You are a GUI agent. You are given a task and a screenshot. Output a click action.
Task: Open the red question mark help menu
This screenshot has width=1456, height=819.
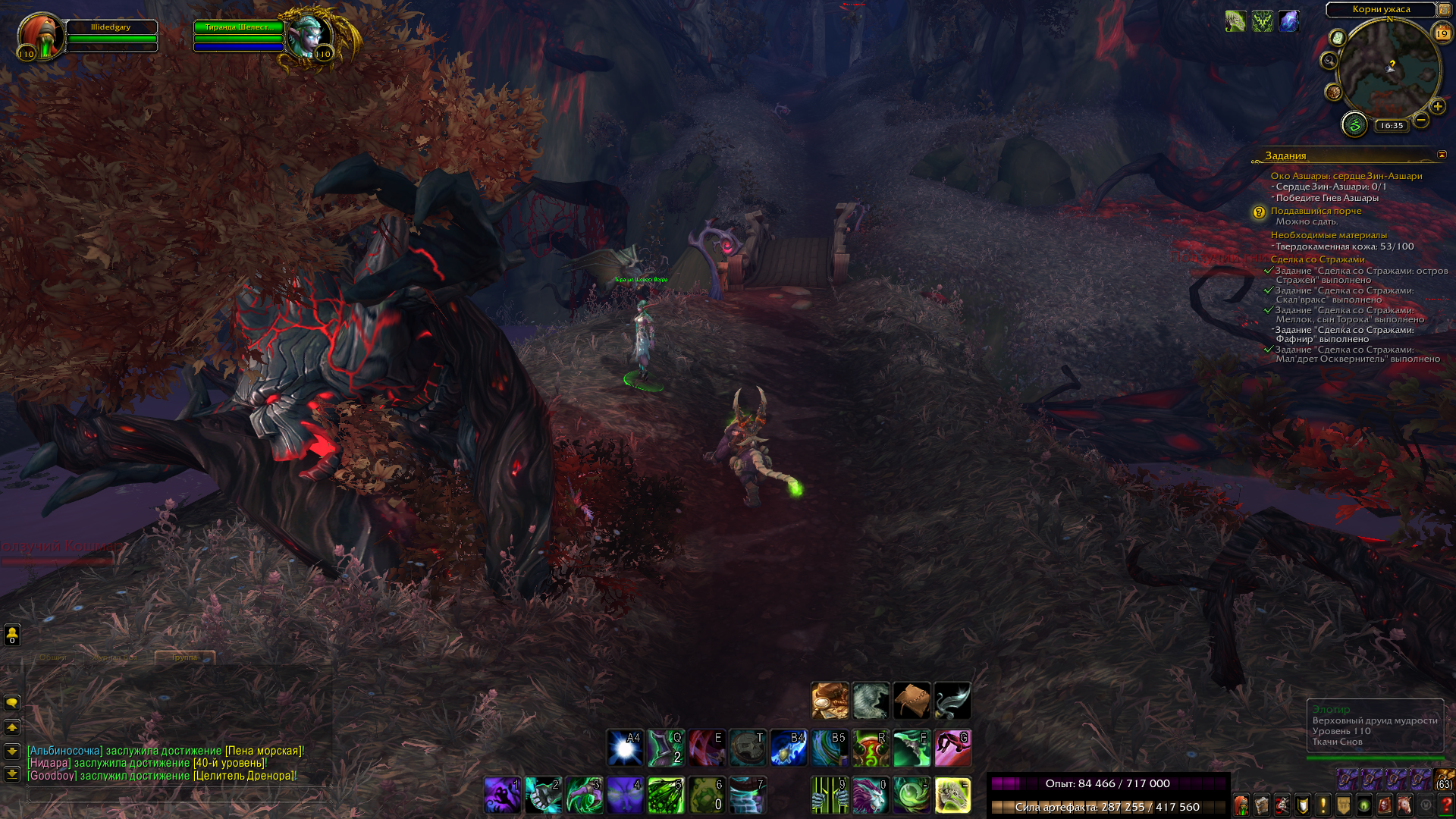point(1445,805)
